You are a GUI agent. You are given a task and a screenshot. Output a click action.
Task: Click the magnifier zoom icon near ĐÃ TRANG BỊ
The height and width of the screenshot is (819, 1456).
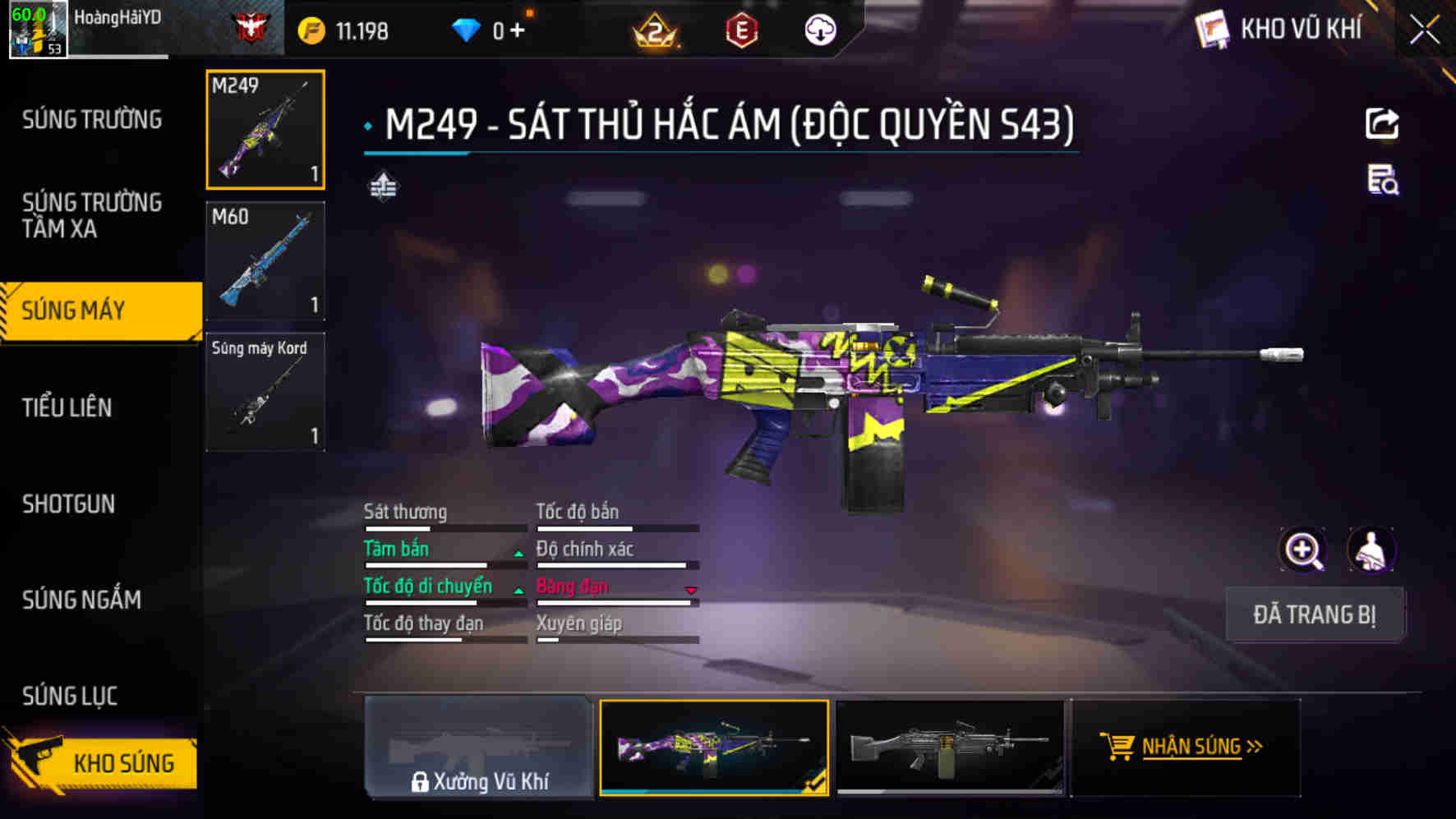pos(1304,550)
